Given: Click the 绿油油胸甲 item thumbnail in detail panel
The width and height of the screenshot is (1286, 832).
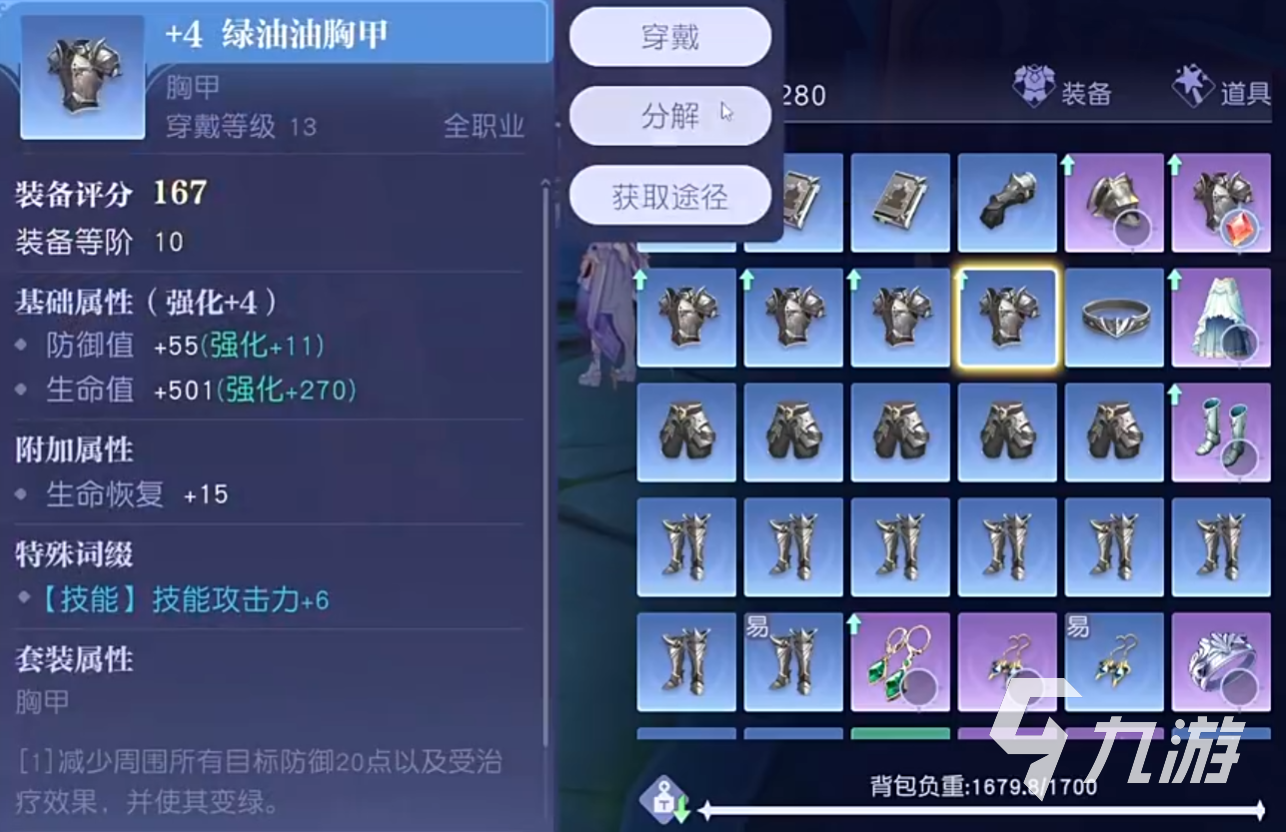Looking at the screenshot, I should (83, 75).
